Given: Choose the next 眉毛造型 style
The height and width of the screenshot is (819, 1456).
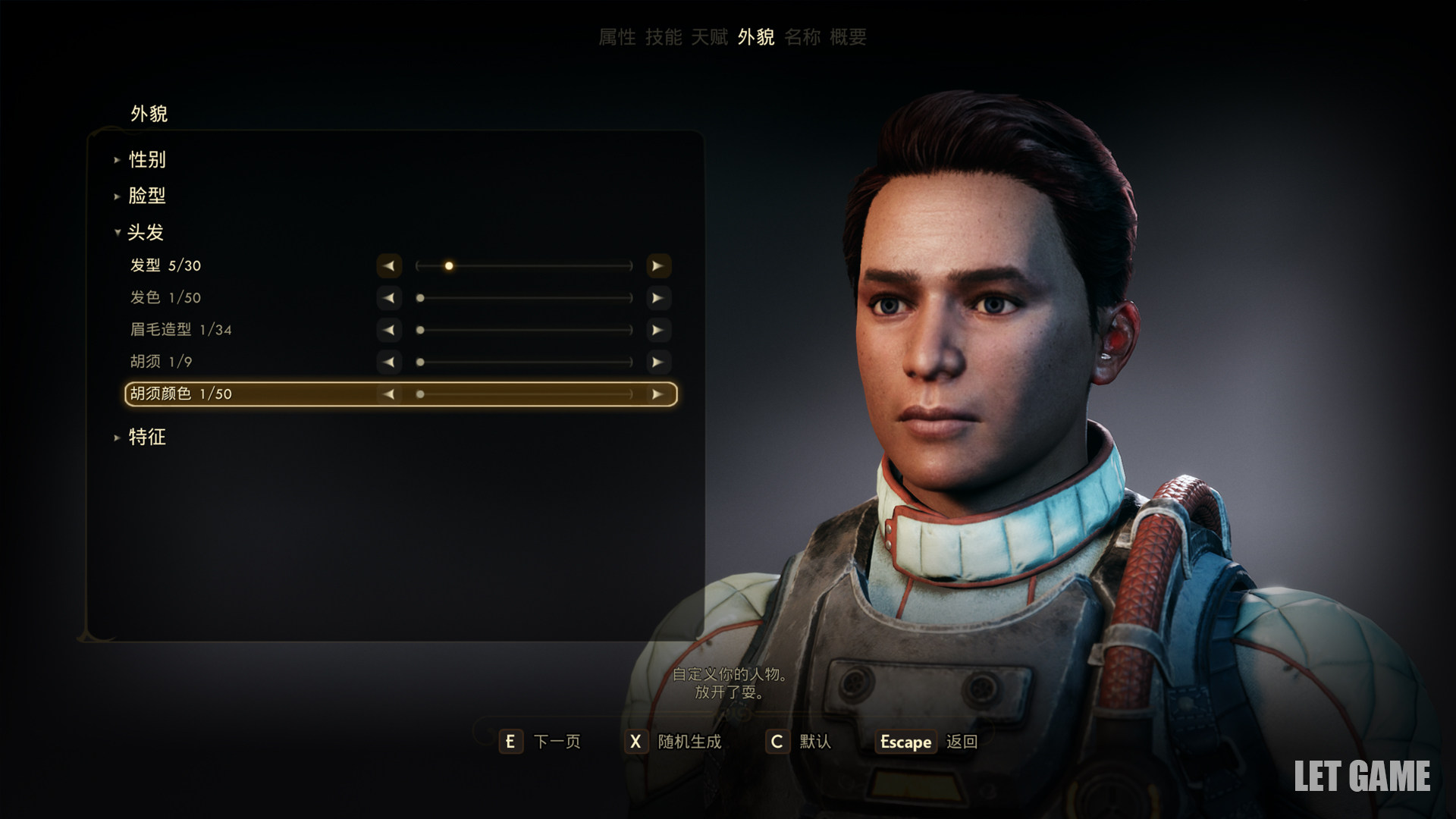Looking at the screenshot, I should click(x=657, y=330).
